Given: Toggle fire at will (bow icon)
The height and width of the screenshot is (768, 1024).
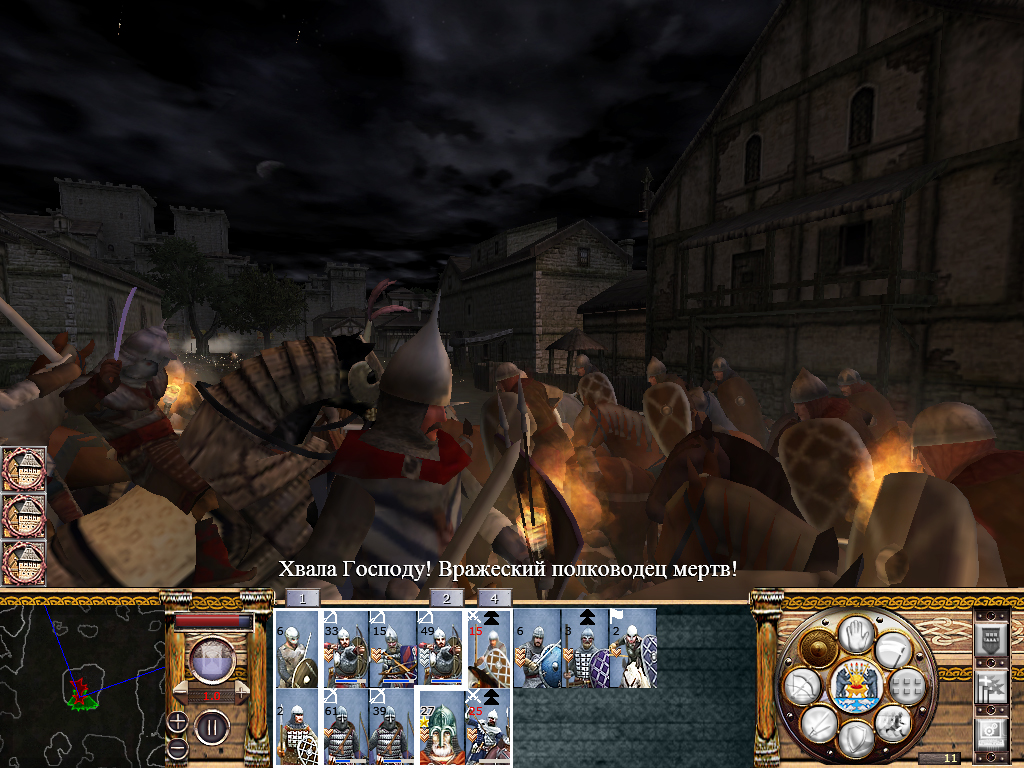Looking at the screenshot, I should pyautogui.click(x=802, y=685).
